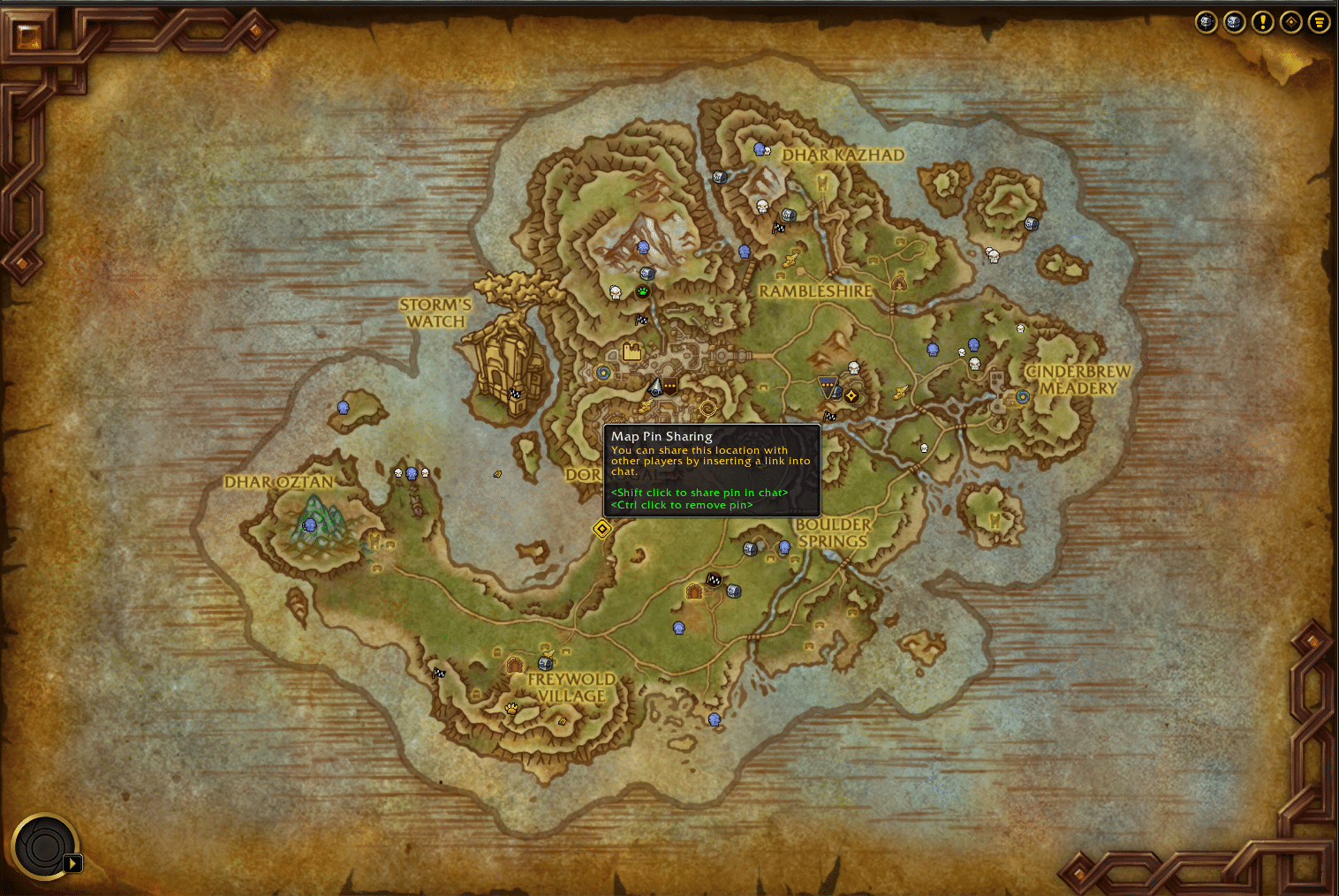Open the map filter menu in the top-right corner
Image resolution: width=1339 pixels, height=896 pixels.
tap(1320, 22)
